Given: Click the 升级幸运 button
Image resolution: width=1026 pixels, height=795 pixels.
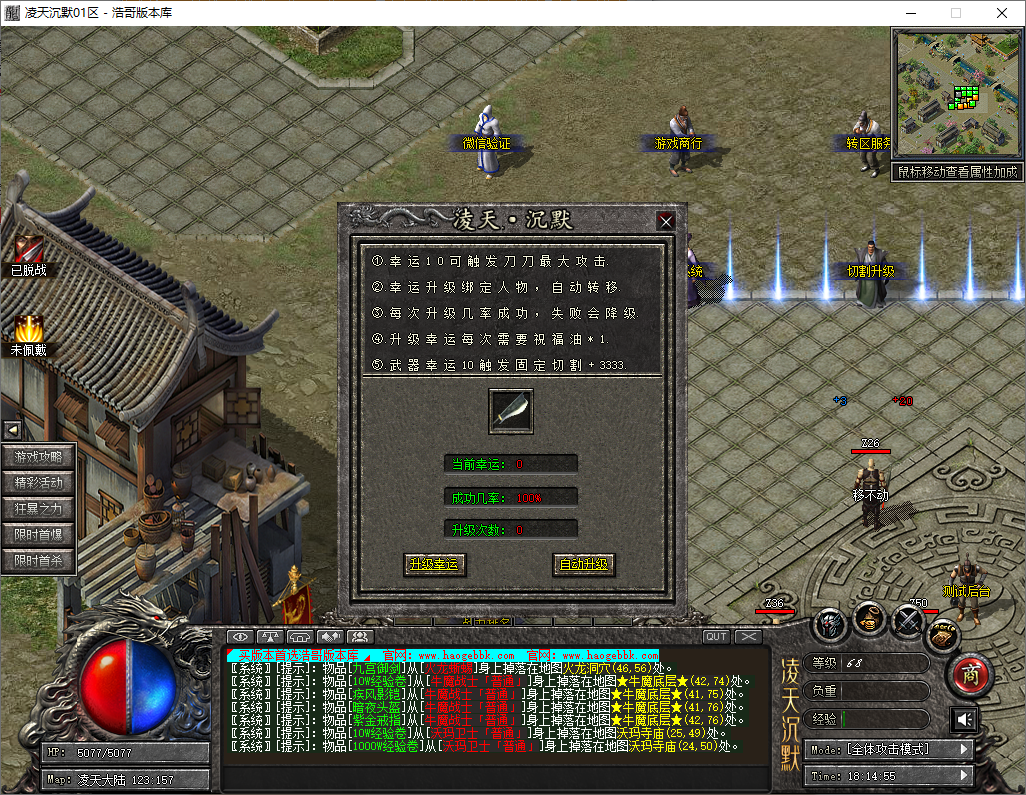Looking at the screenshot, I should 435,564.
